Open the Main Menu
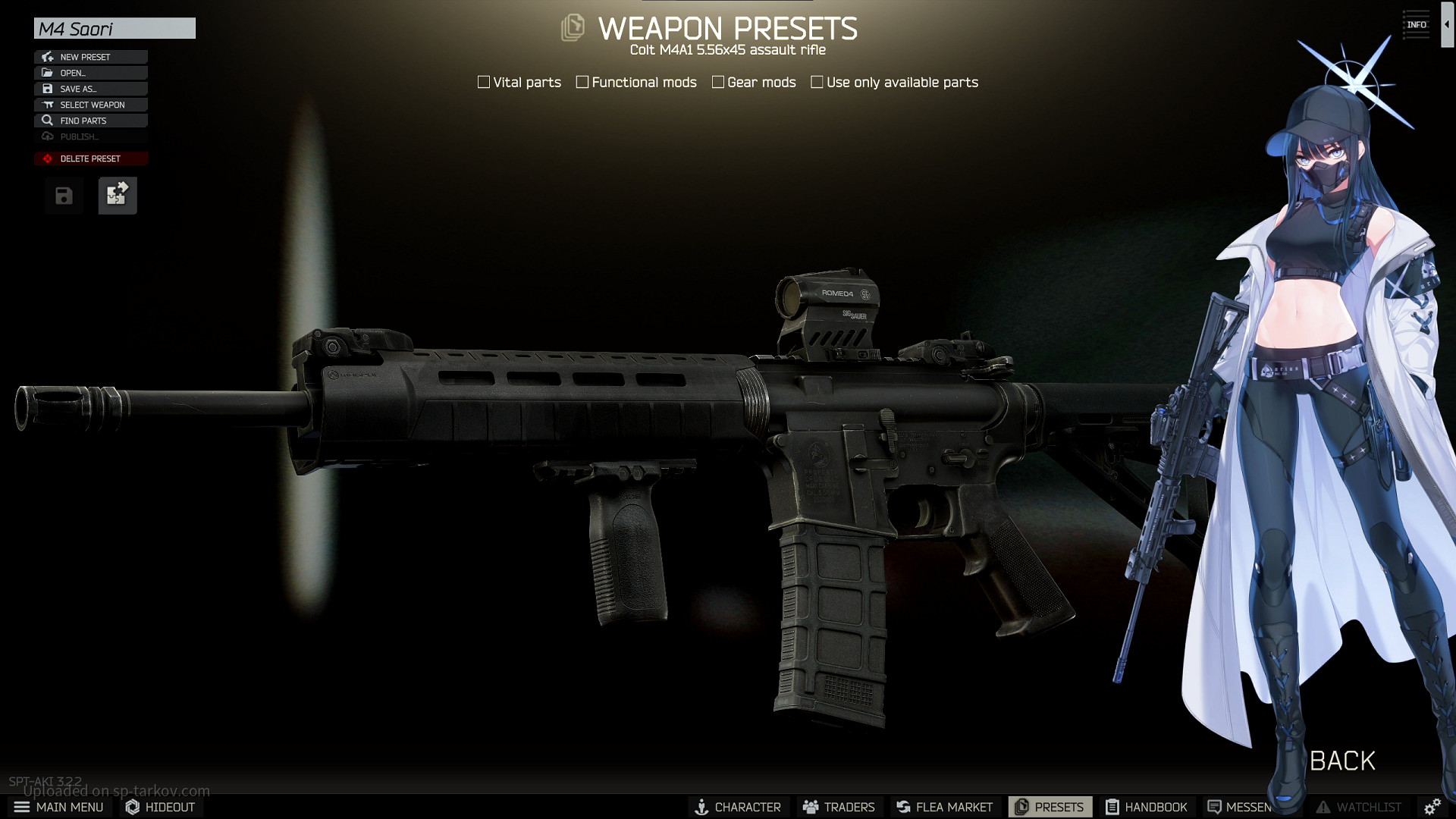This screenshot has width=1456, height=819. pyautogui.click(x=59, y=807)
